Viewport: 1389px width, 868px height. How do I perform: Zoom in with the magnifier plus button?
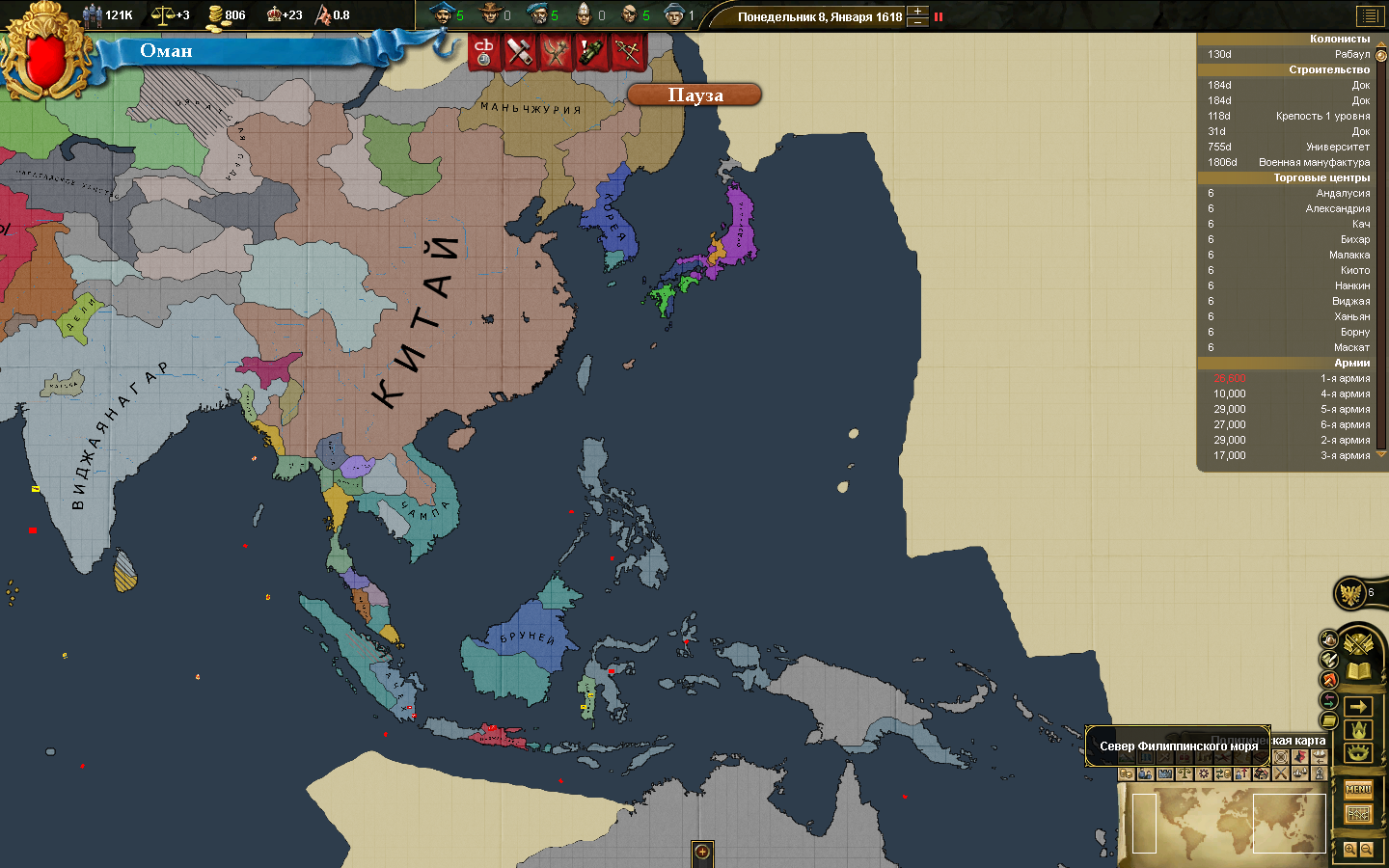[x=1350, y=850]
